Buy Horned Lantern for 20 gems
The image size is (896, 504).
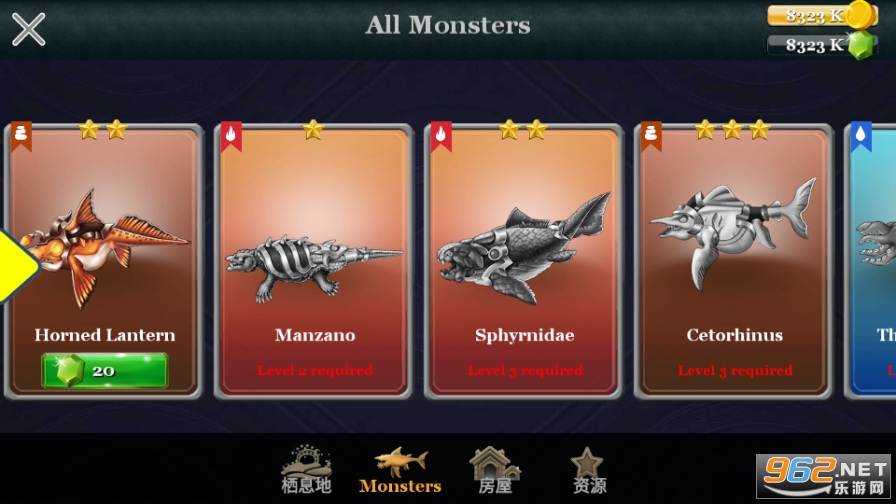[x=104, y=370]
